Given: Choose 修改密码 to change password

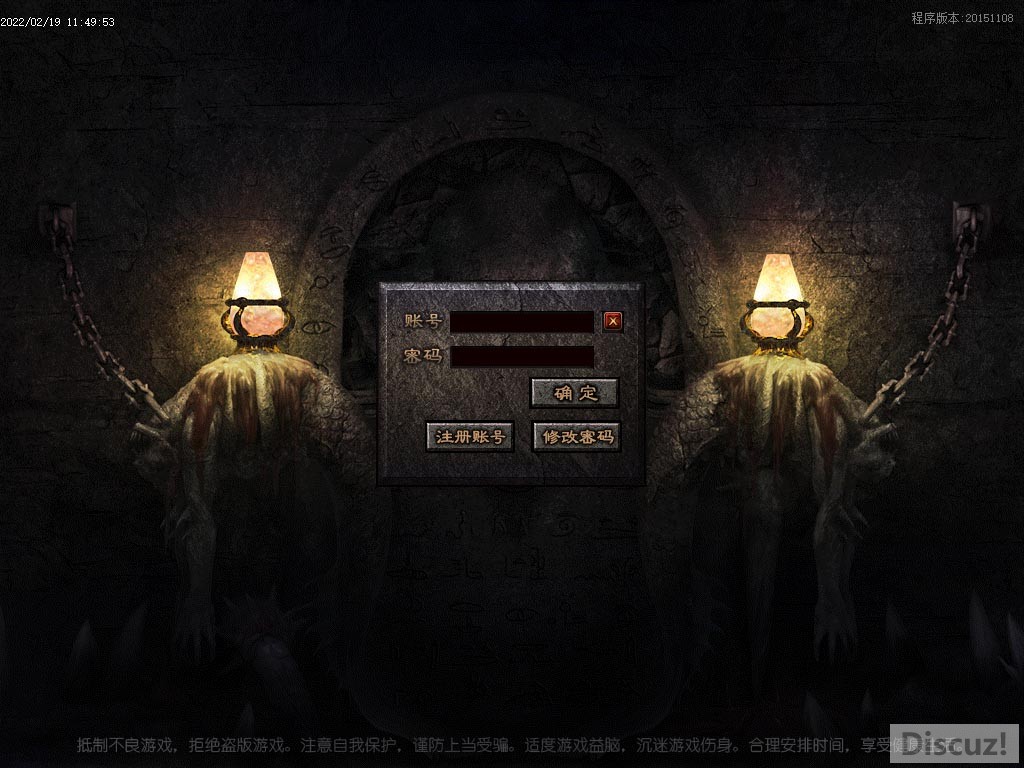Looking at the screenshot, I should 576,437.
